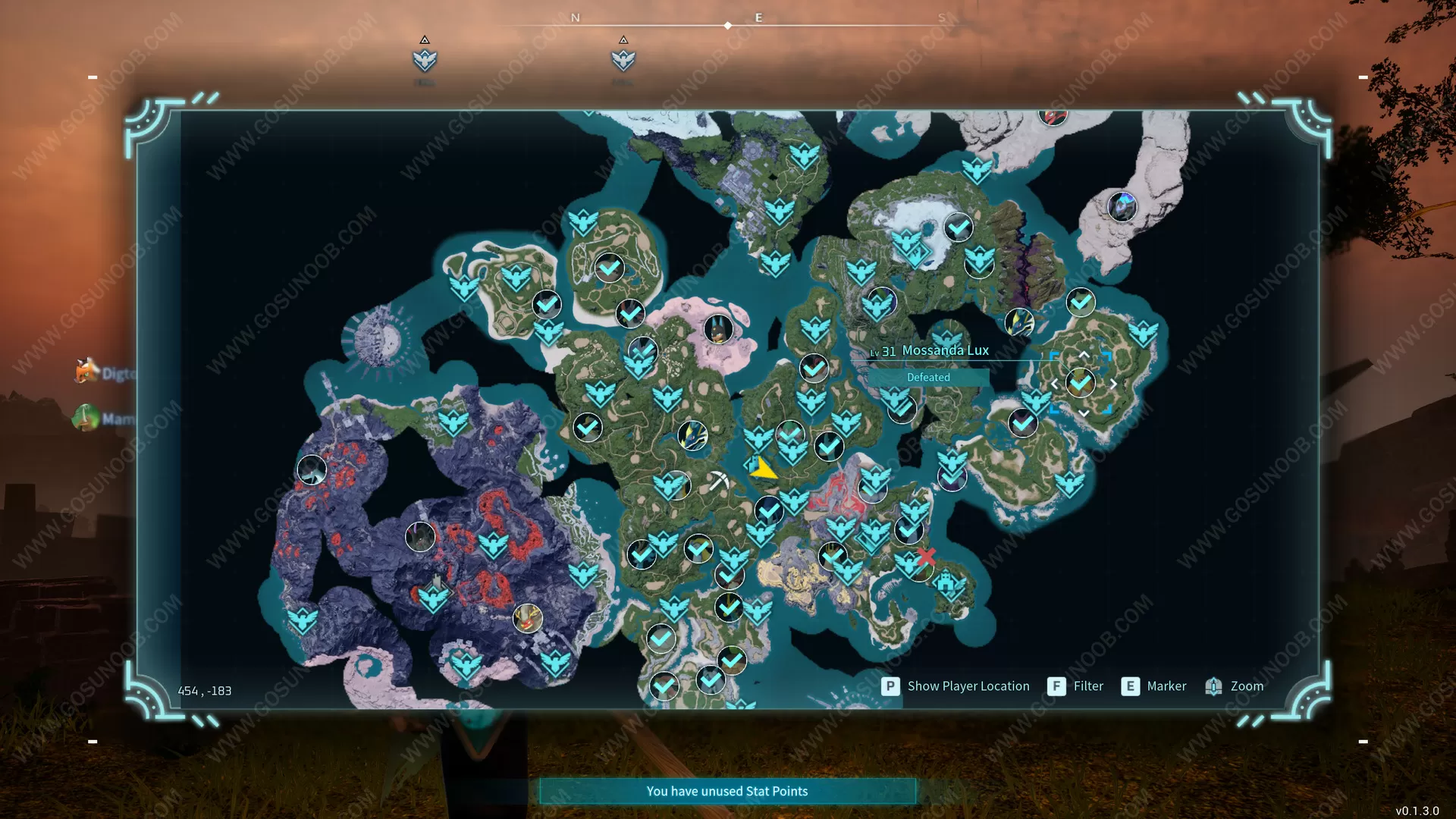1456x819 pixels.
Task: Select the base house icon on the map
Action: click(946, 582)
